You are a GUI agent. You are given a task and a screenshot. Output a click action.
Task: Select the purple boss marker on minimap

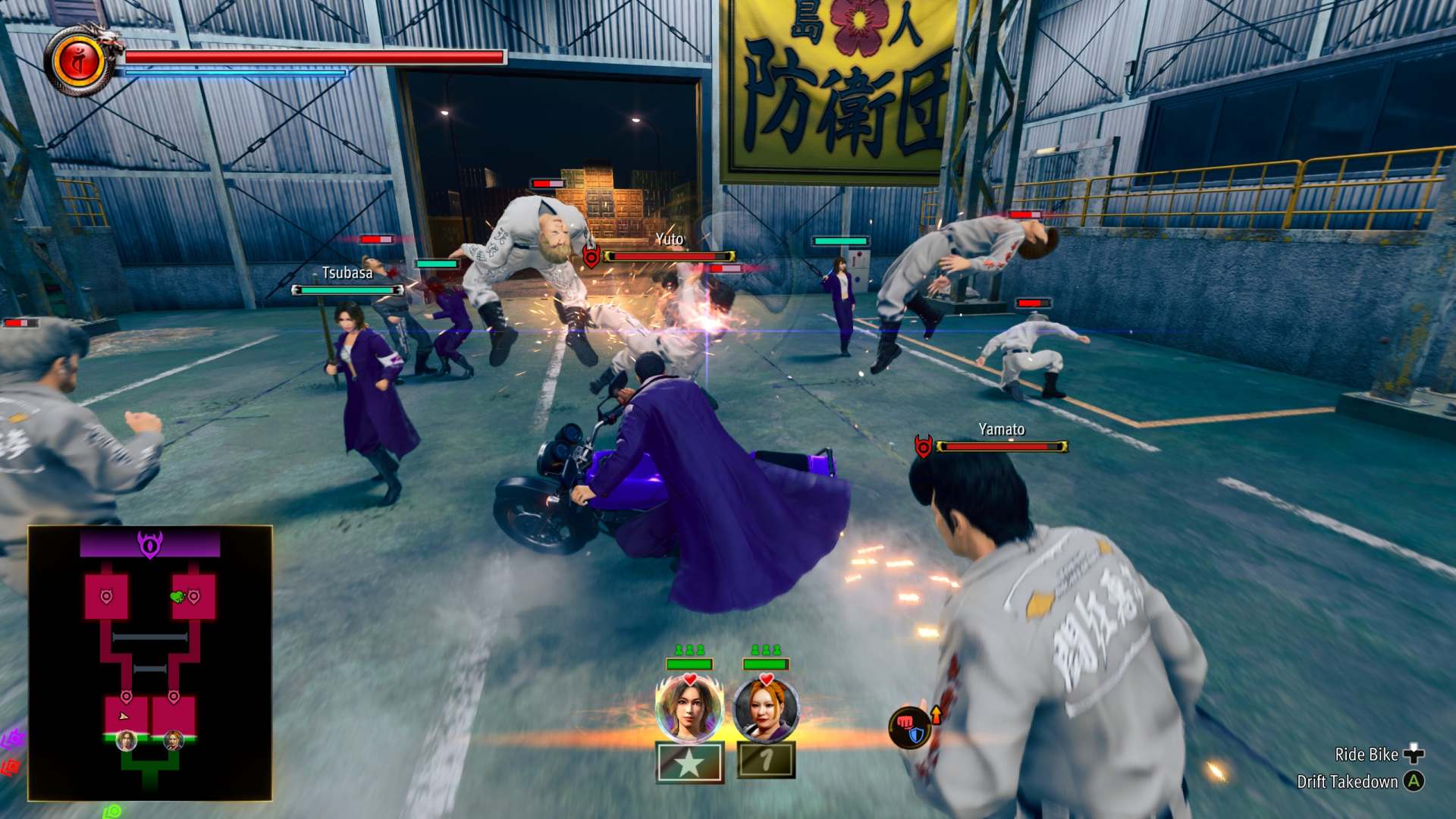pos(150,544)
